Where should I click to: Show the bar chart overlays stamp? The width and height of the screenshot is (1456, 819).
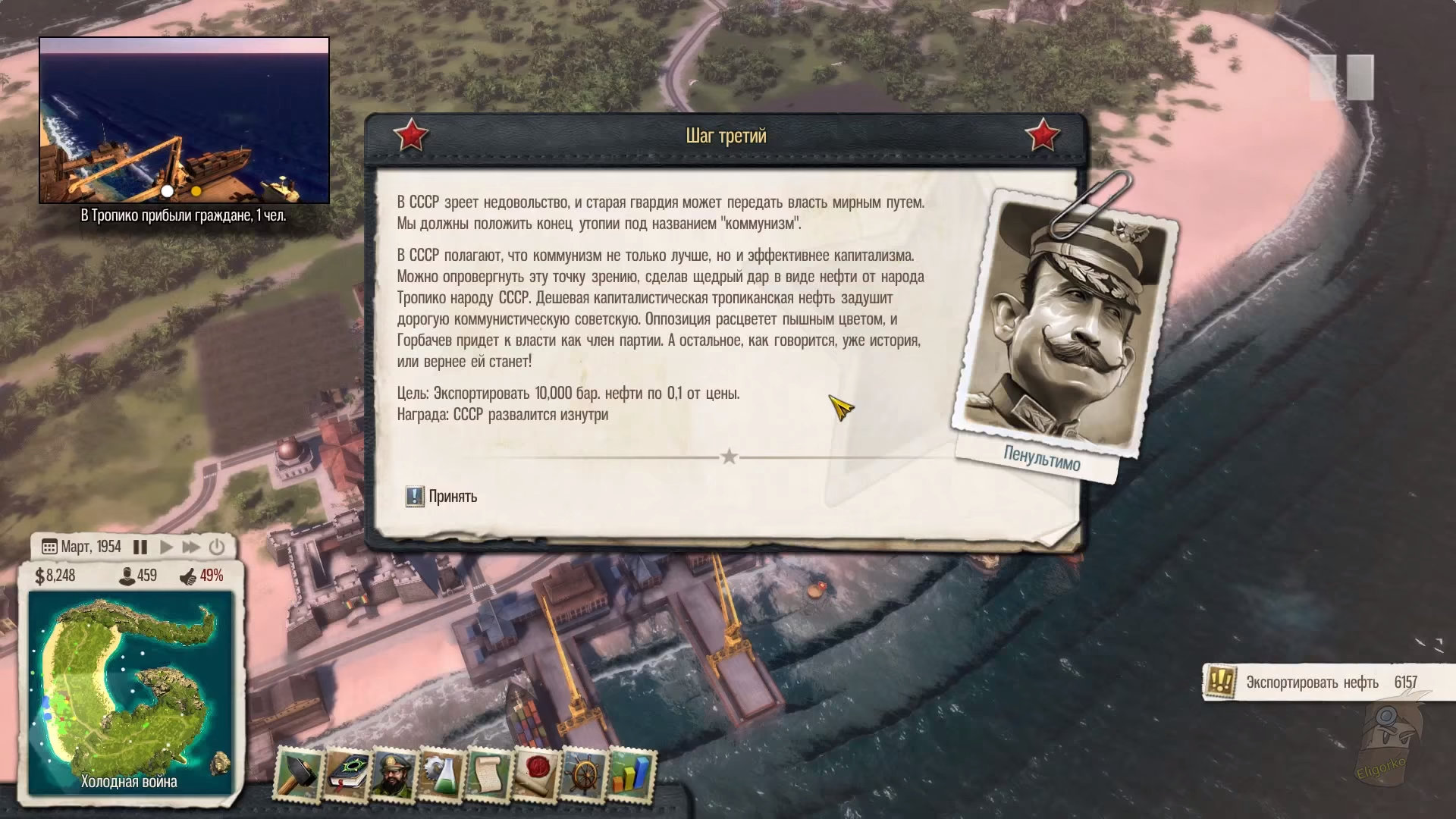[631, 774]
